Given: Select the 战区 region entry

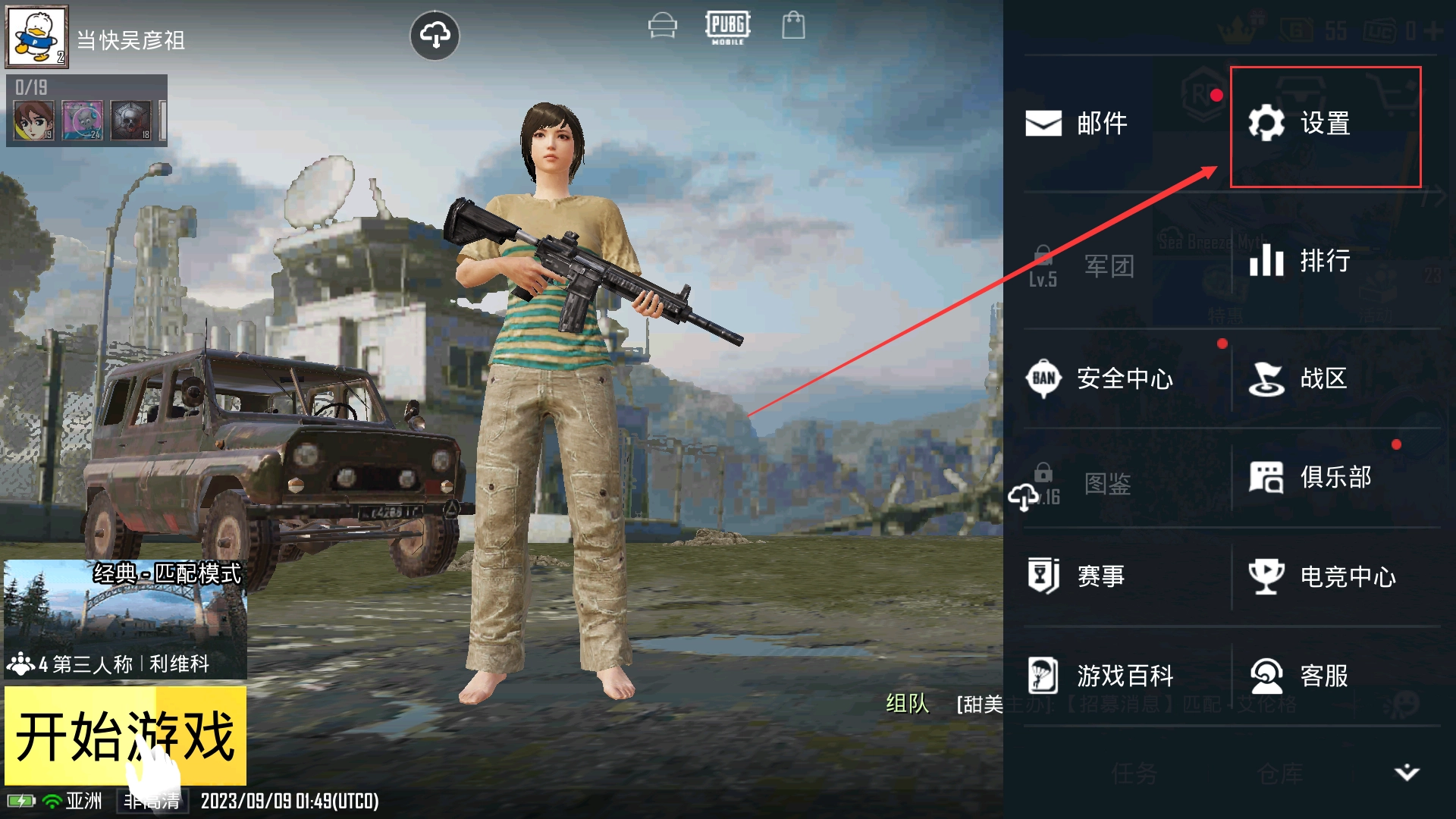Looking at the screenshot, I should [1298, 378].
